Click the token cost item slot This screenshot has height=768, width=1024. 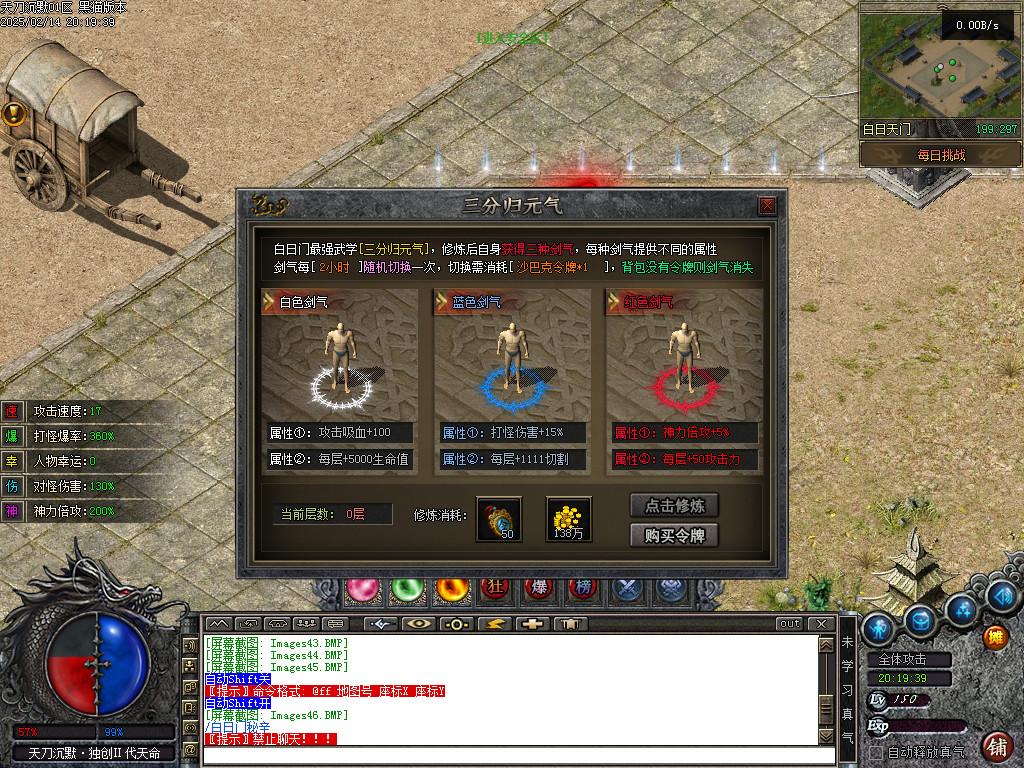click(499, 519)
